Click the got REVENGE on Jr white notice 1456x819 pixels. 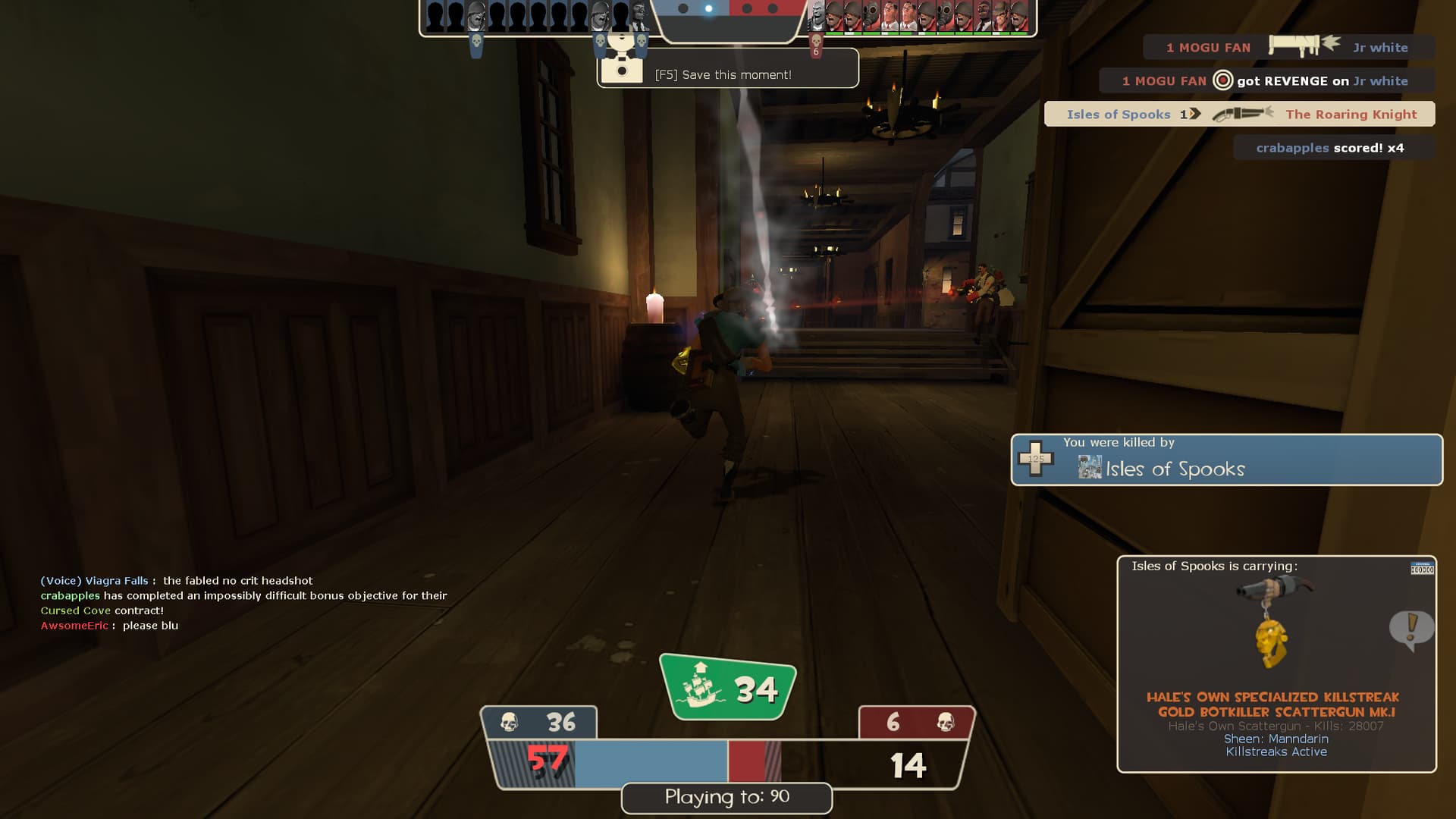[1266, 81]
